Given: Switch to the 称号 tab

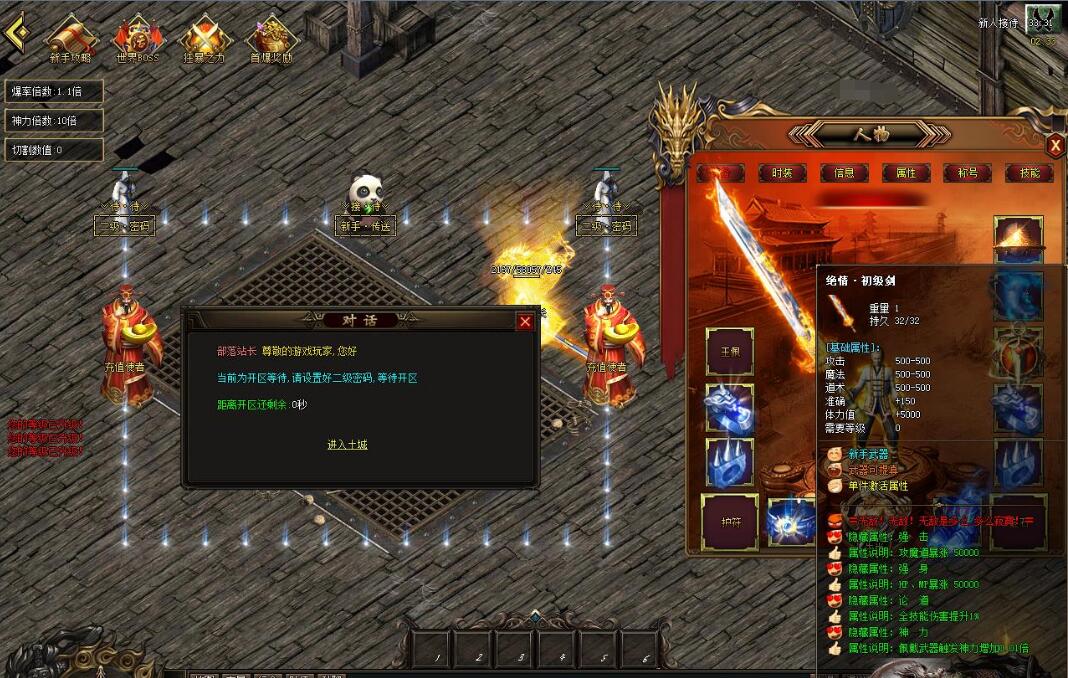Looking at the screenshot, I should 967,173.
